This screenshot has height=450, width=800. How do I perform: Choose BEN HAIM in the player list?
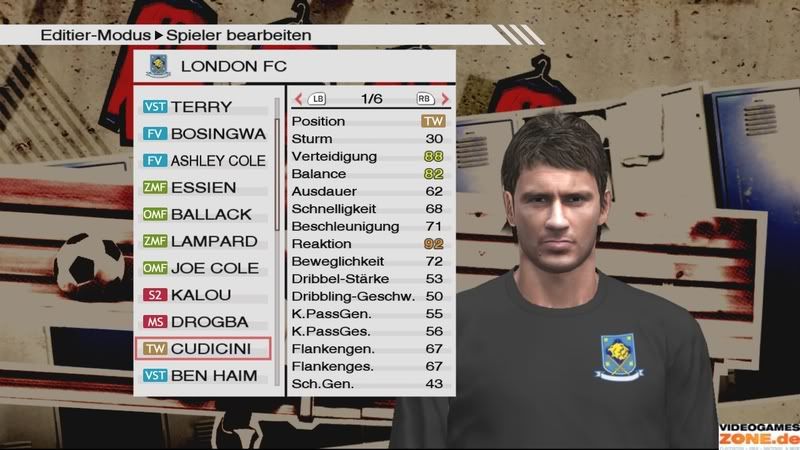point(205,376)
